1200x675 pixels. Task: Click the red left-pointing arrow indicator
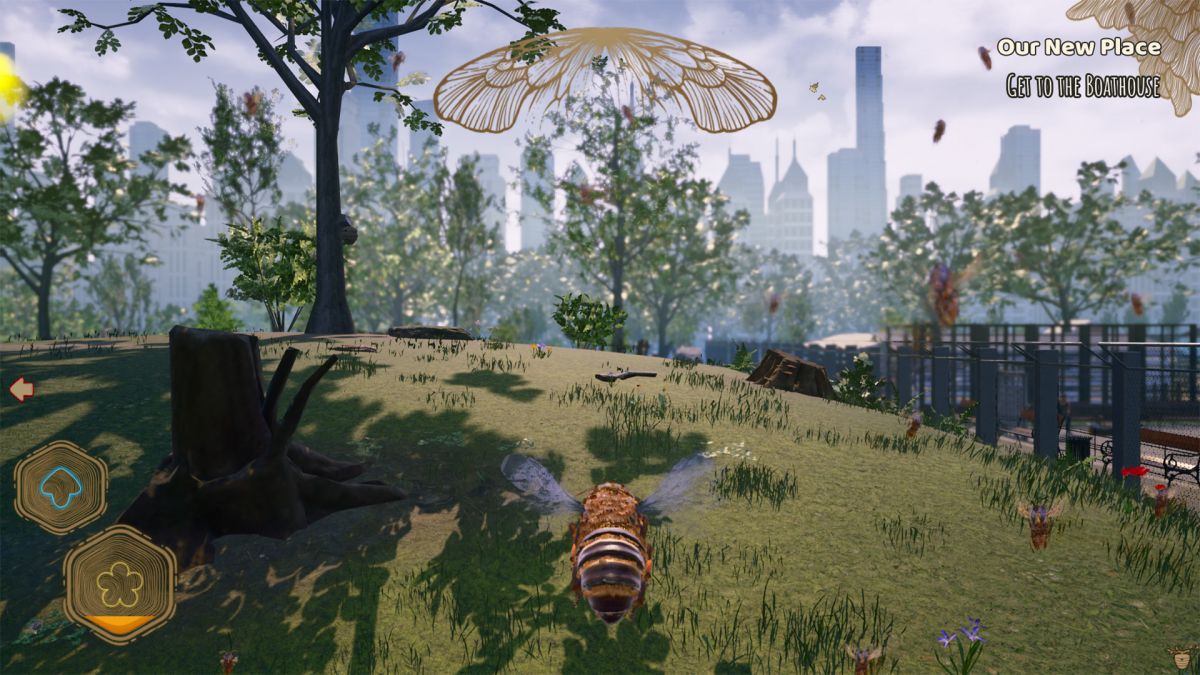21,389
